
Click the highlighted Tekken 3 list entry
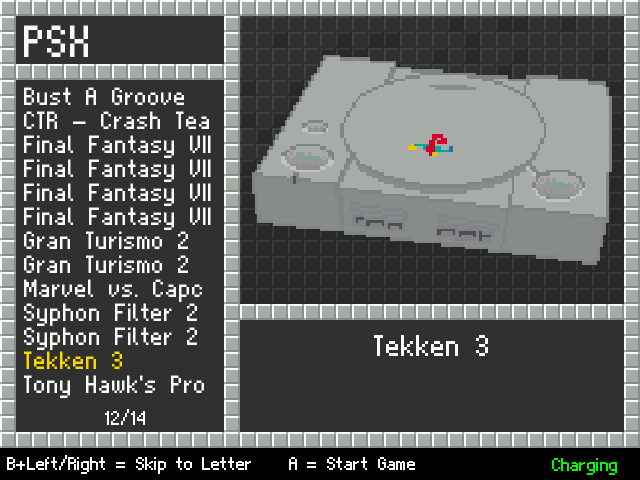tap(73, 361)
